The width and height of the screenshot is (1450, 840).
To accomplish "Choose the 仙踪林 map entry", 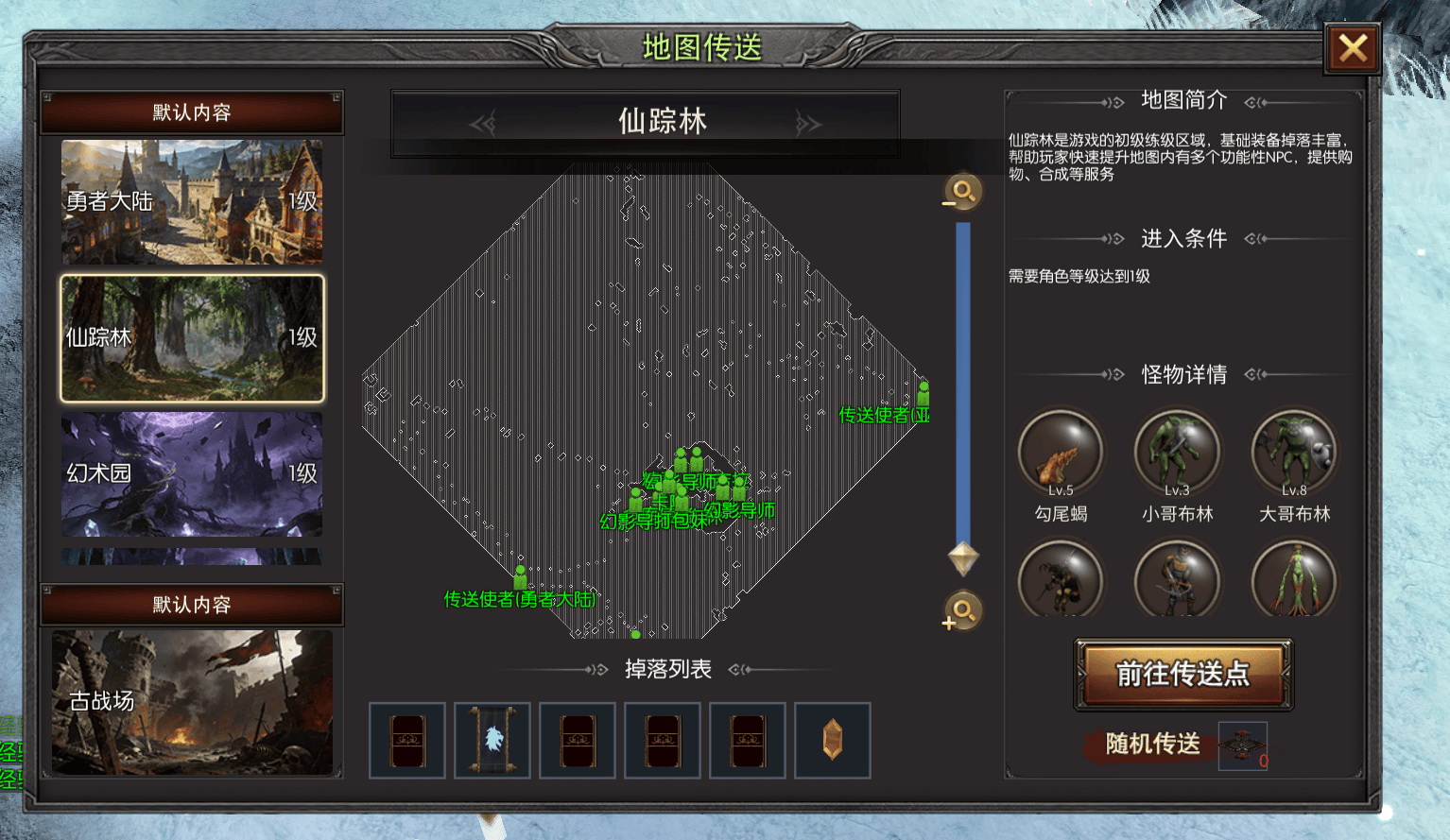I will coord(192,338).
